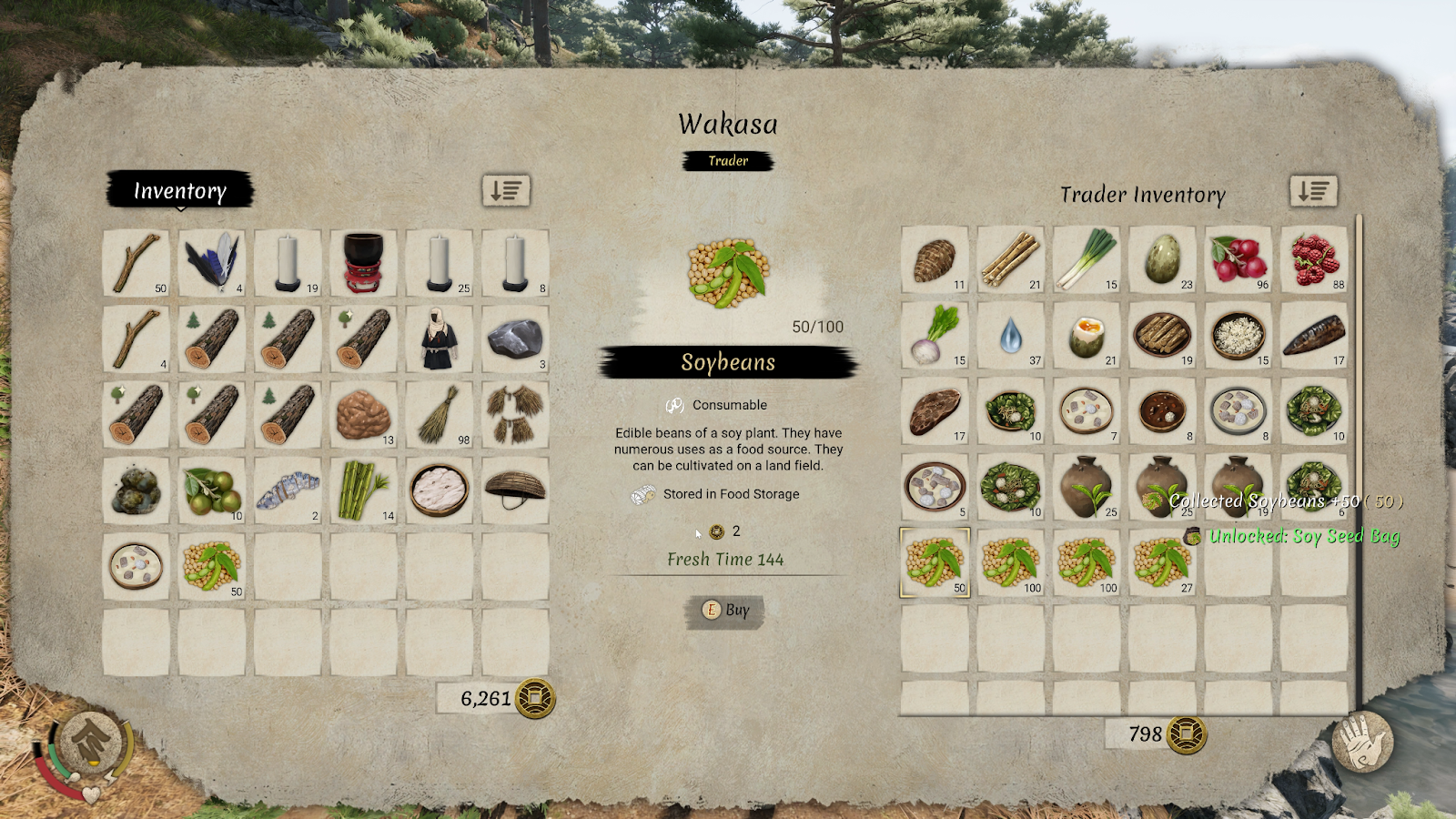
Task: Select the straw hat inventory slot
Action: click(x=515, y=490)
